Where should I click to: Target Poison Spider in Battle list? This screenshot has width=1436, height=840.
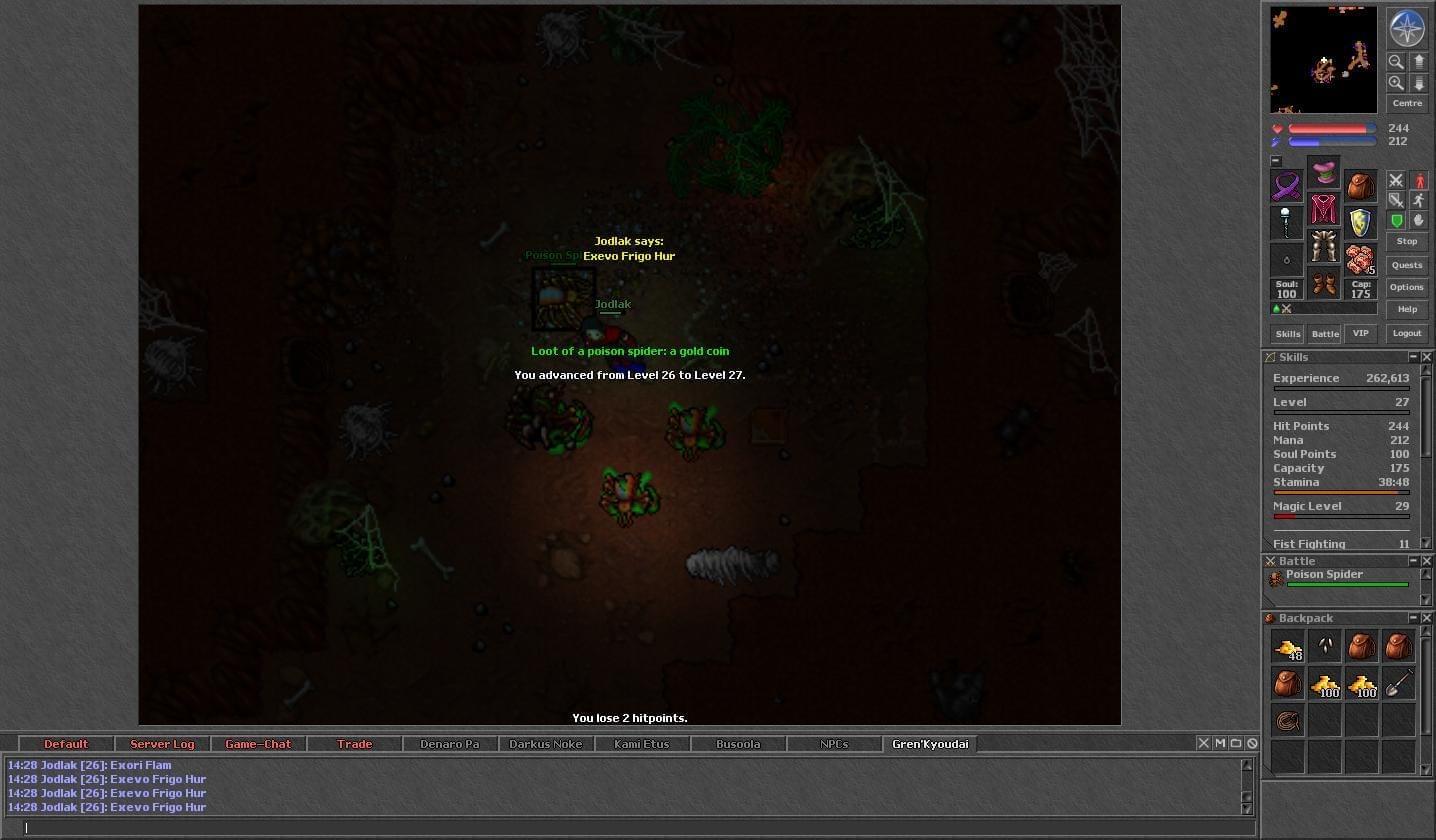click(1324, 575)
